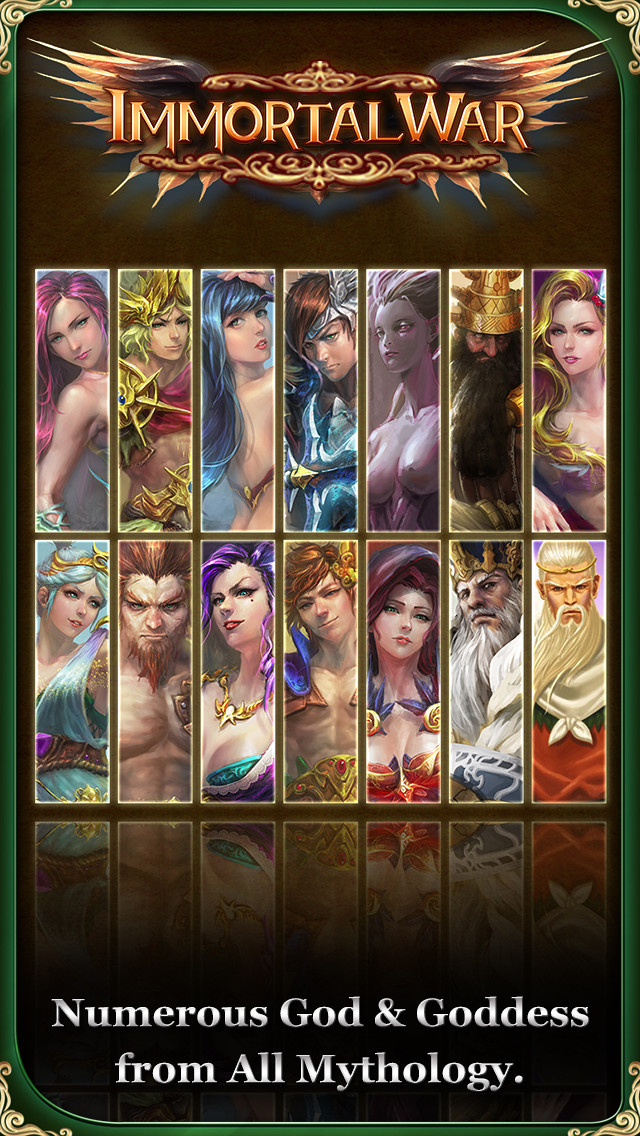This screenshot has width=640, height=1136.
Task: Select the red-bearded muscular god card
Action: (155, 671)
